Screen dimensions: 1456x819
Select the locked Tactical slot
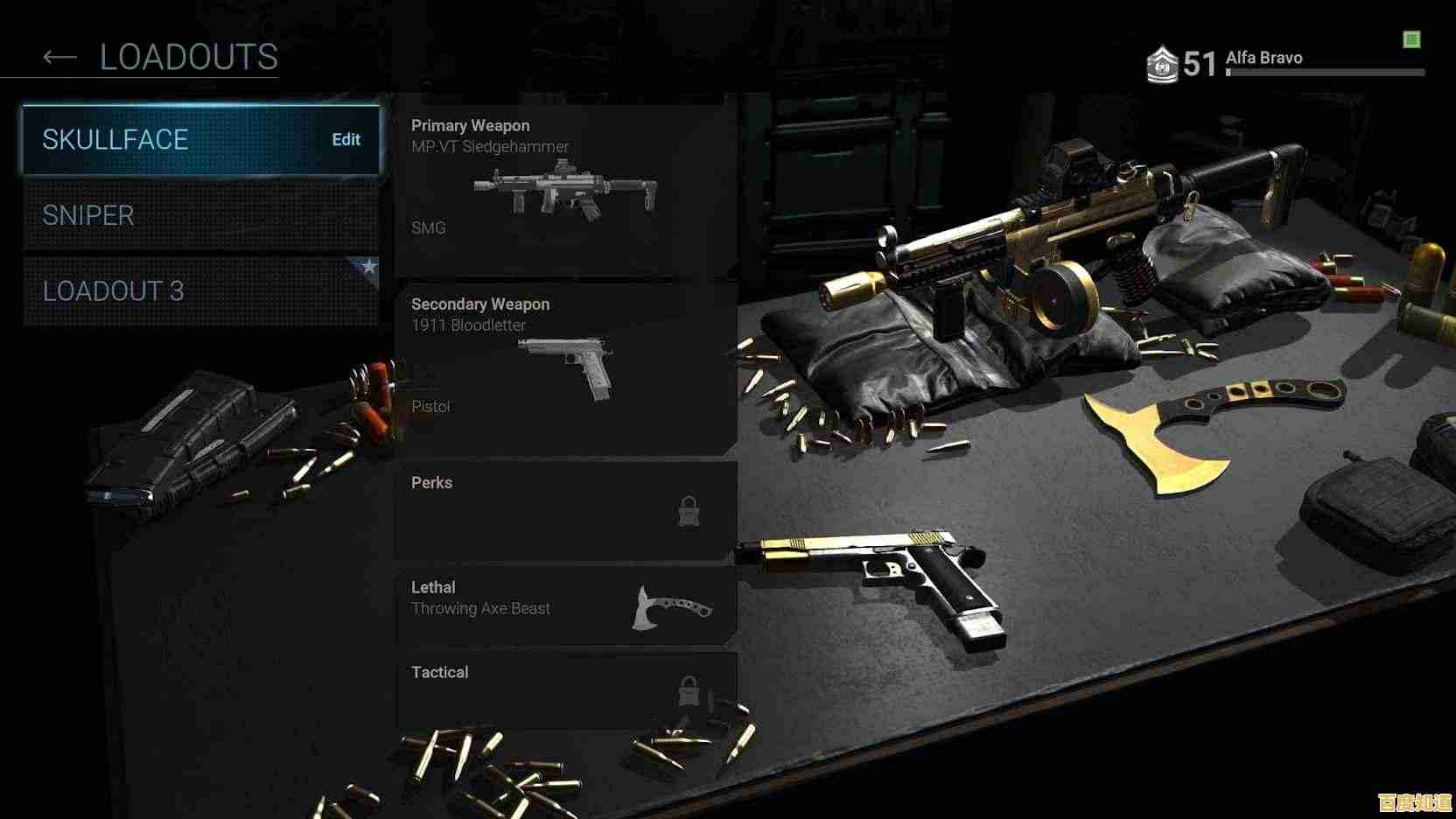(x=565, y=689)
